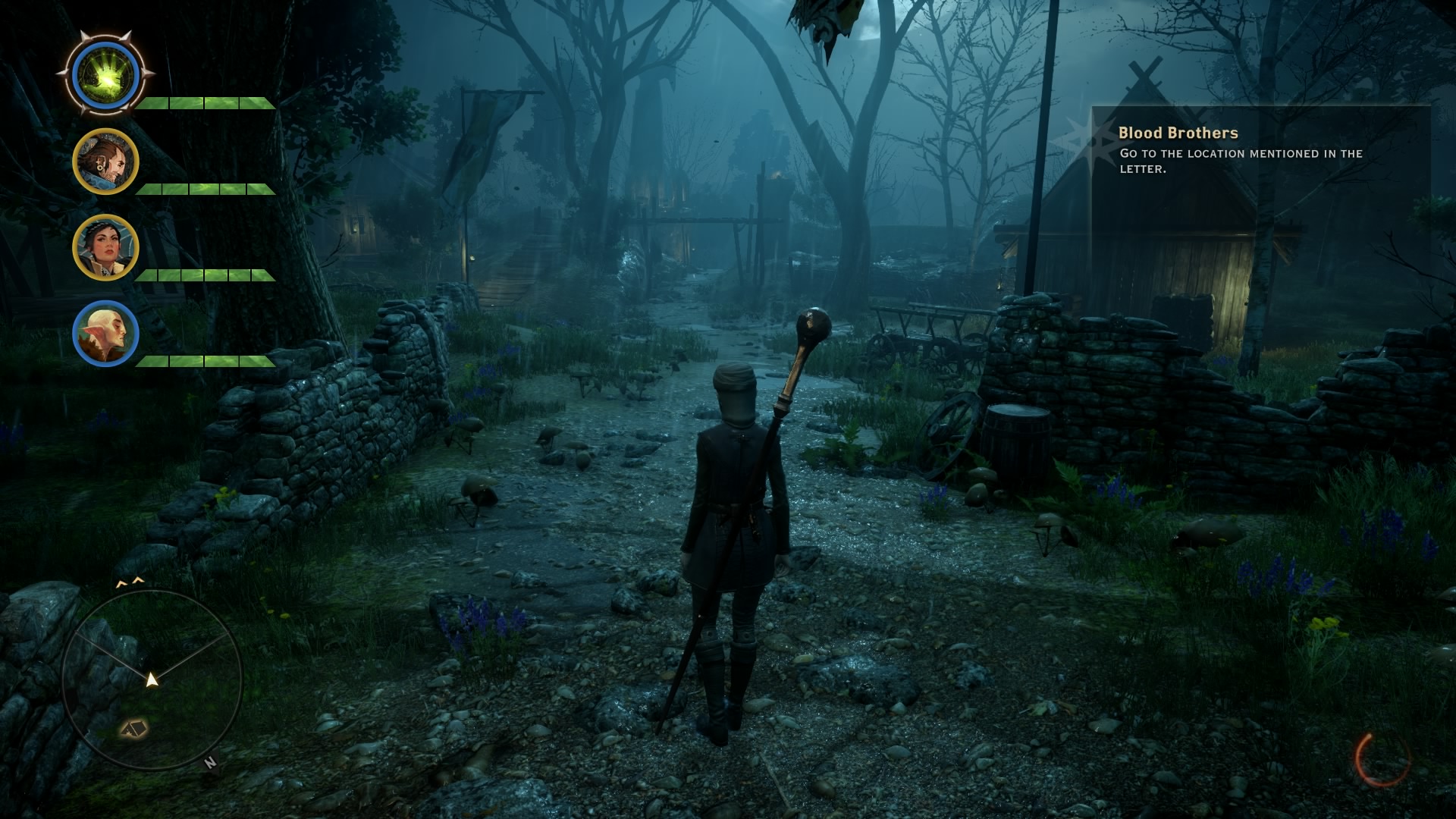Select the dark-haired woman companion portrait
The height and width of the screenshot is (819, 1456).
[x=105, y=247]
